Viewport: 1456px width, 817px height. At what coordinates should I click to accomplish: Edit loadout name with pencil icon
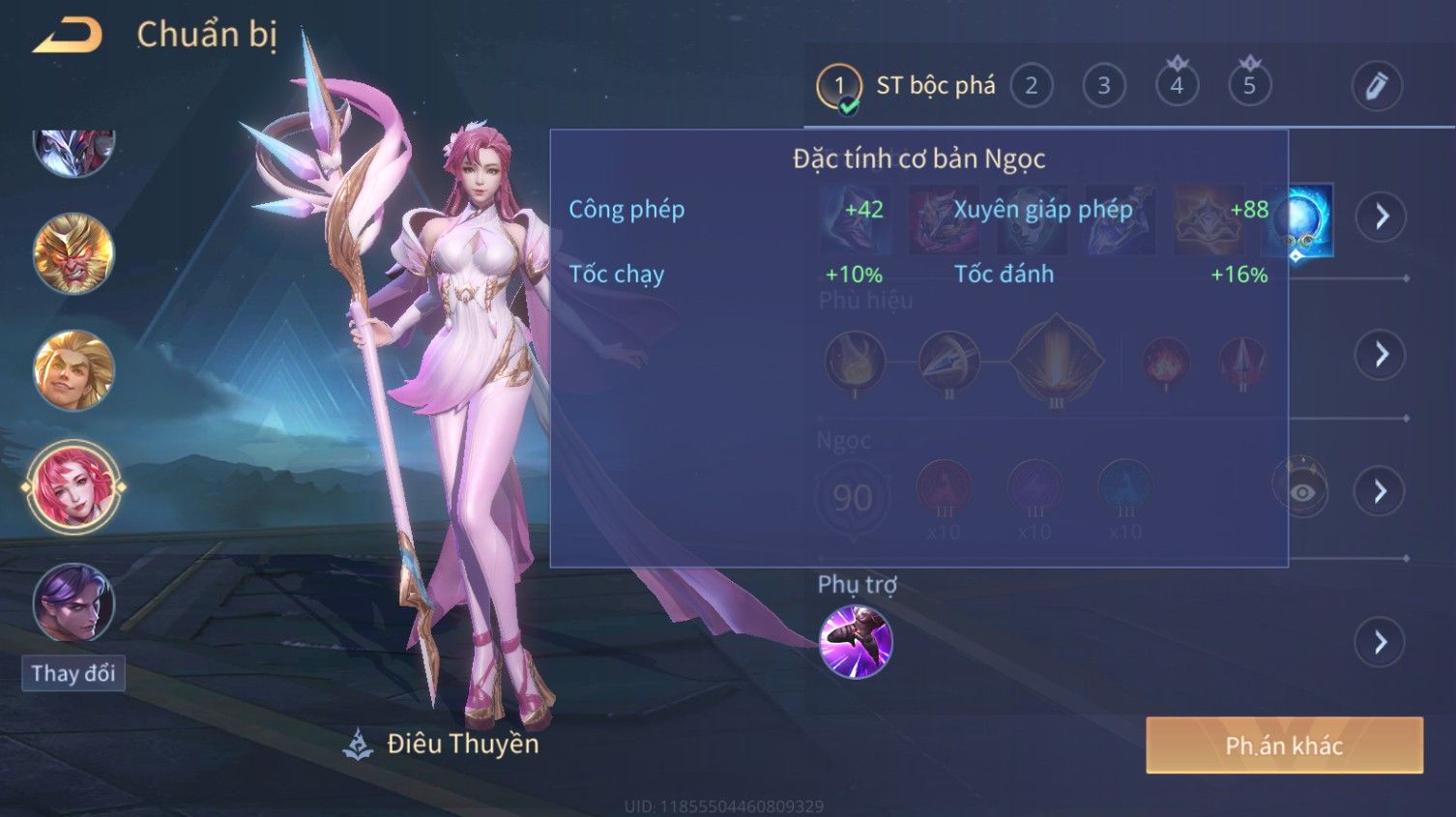click(1376, 86)
